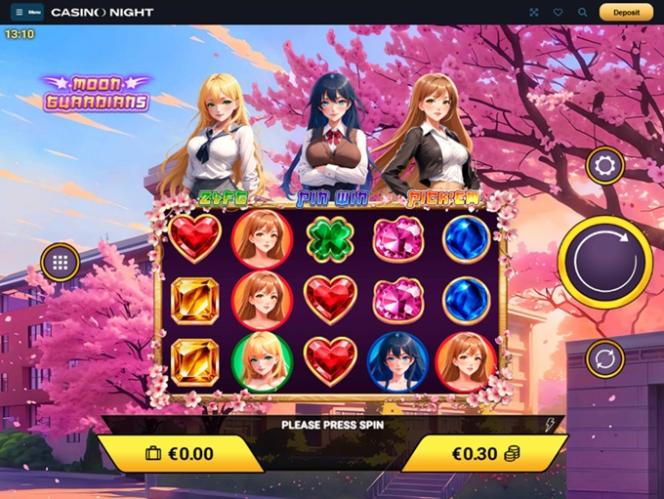Viewport: 664px width, 499px height.
Task: Toggle fullscreen with the expand icon
Action: (x=533, y=13)
